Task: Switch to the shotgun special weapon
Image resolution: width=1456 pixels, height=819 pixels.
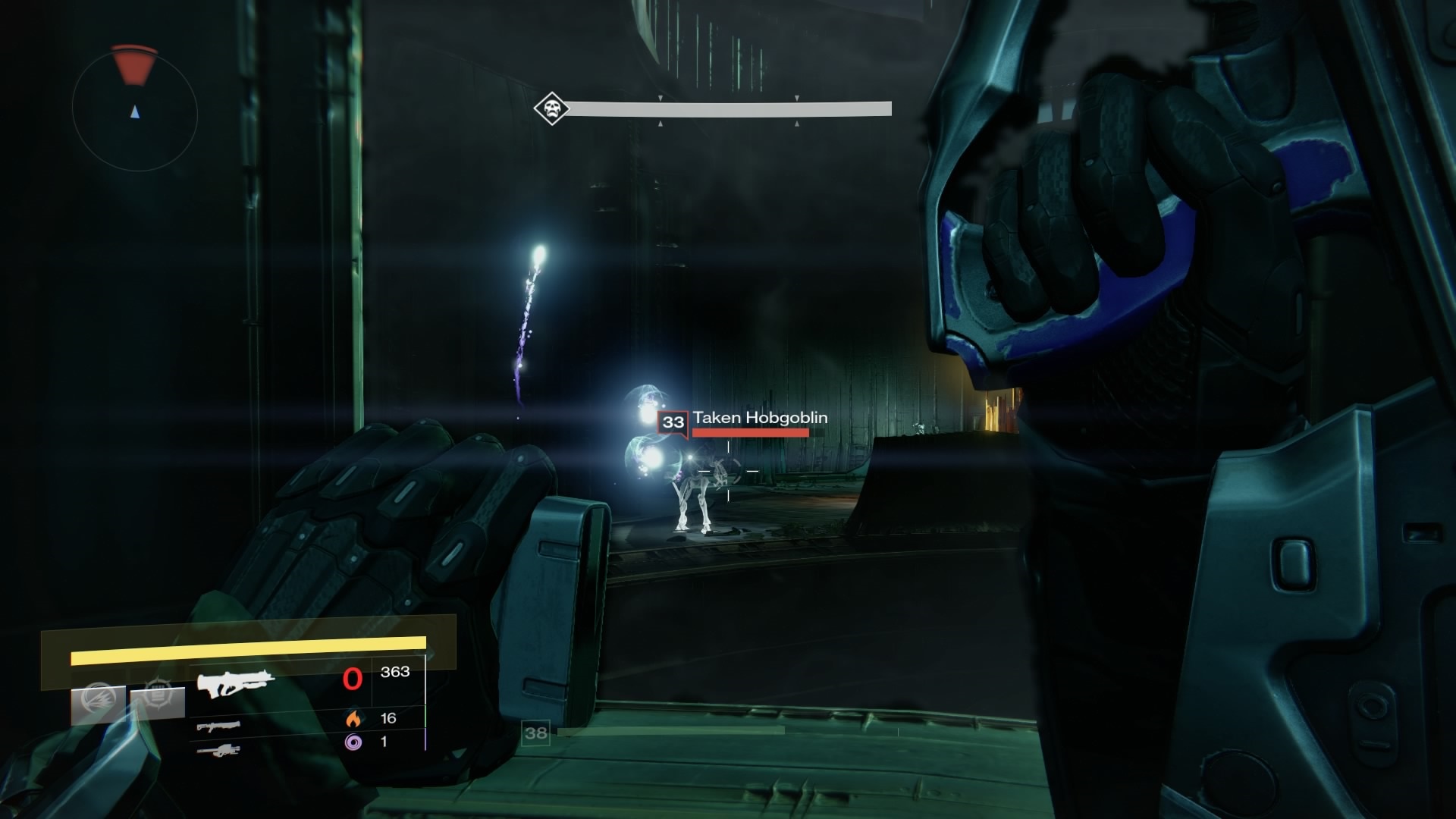Action: [218, 726]
